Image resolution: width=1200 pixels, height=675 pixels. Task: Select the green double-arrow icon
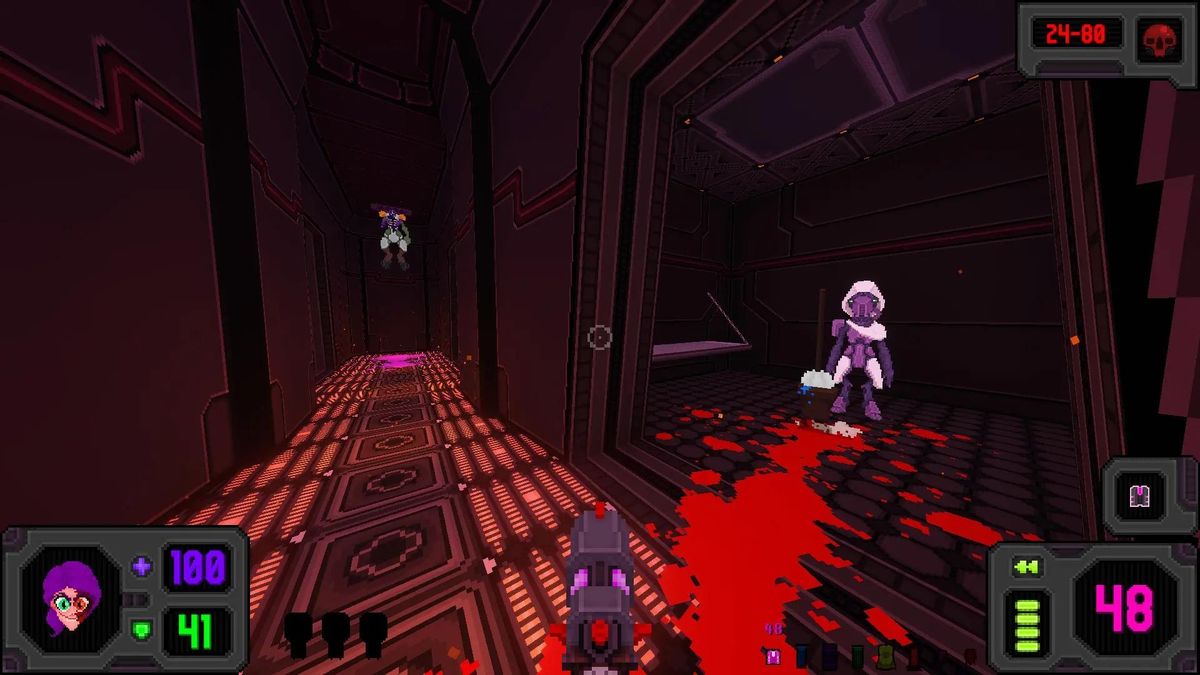click(x=1026, y=568)
